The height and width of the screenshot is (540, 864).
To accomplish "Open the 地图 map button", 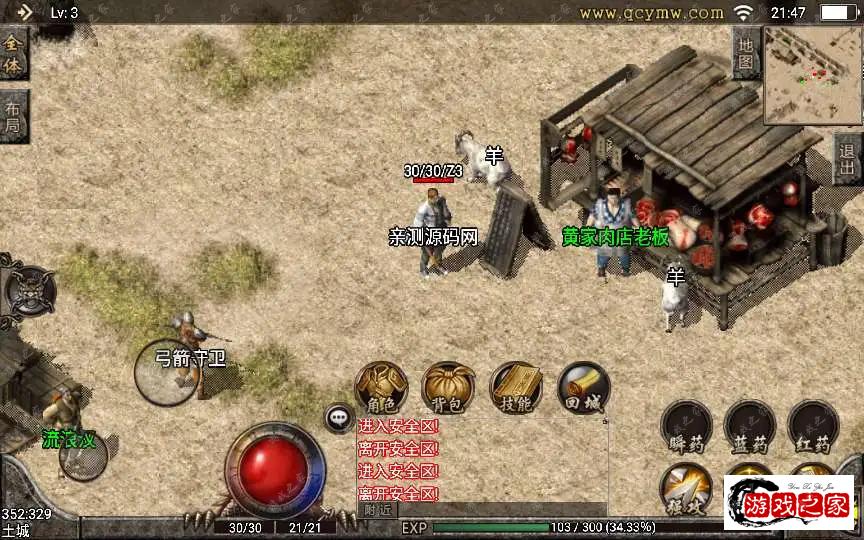I will click(x=746, y=53).
